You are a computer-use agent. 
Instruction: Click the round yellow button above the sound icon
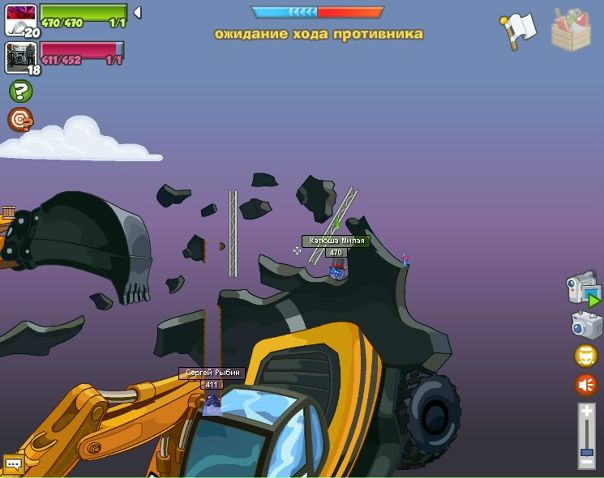[586, 356]
